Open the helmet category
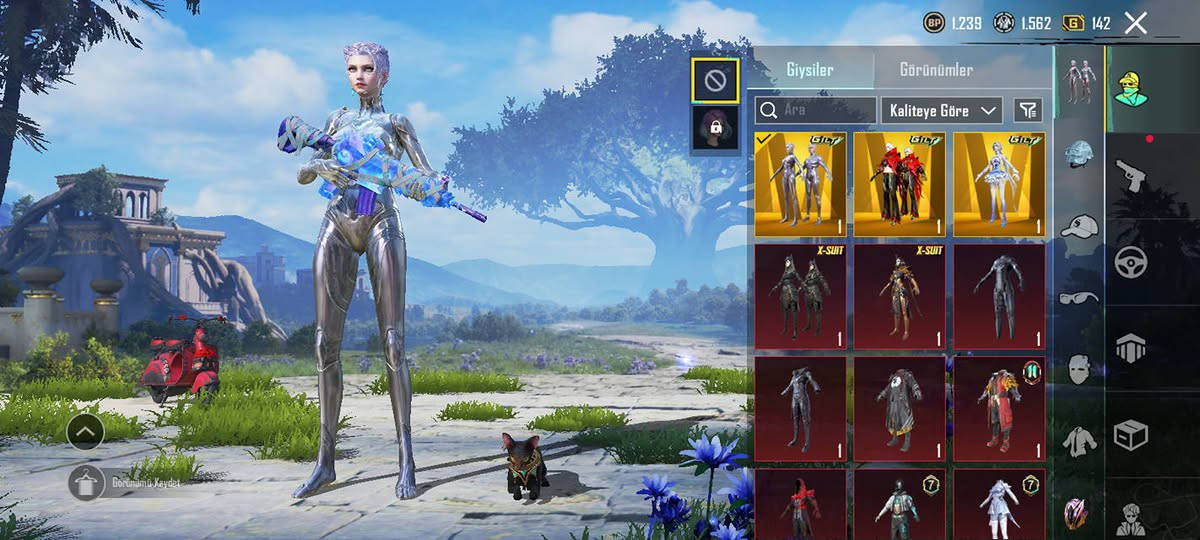This screenshot has height=540, width=1200. pos(1079,153)
